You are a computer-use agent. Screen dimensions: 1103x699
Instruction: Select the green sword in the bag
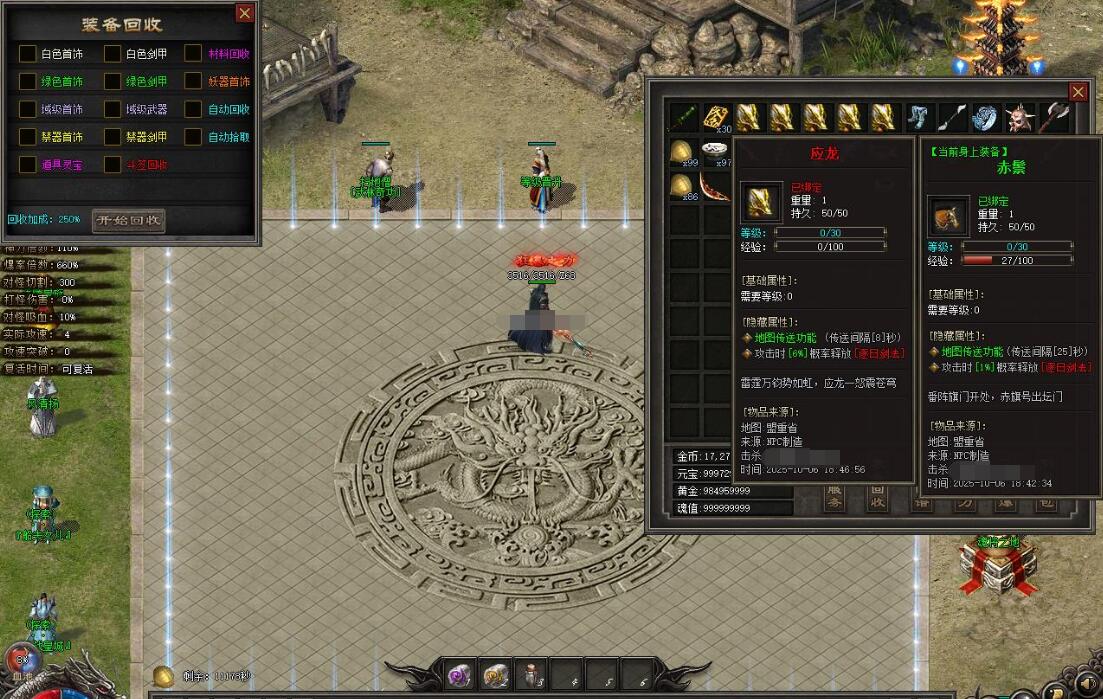pyautogui.click(x=683, y=118)
